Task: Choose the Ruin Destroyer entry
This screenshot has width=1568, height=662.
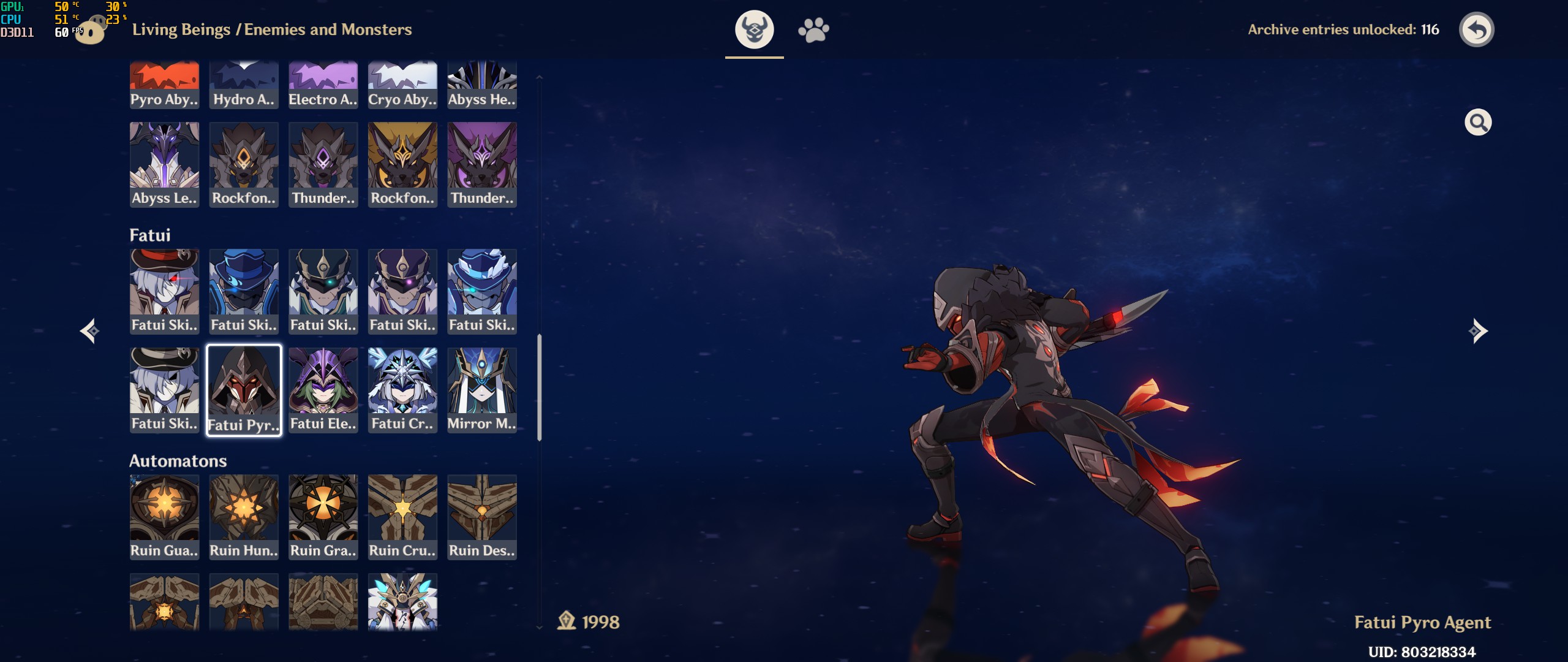Action: (482, 517)
